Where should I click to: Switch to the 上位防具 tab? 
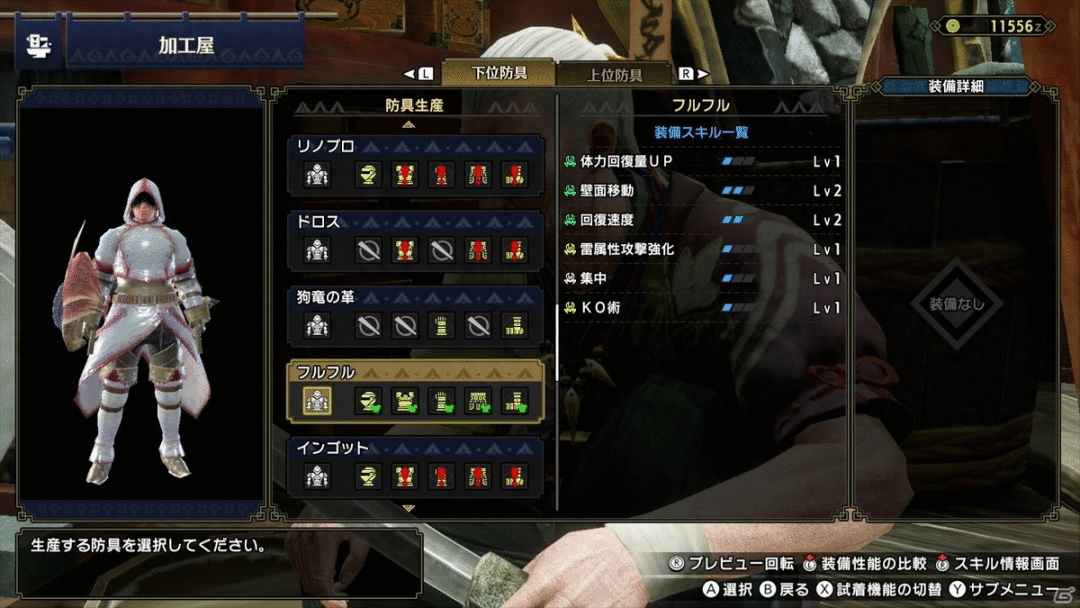[x=614, y=74]
